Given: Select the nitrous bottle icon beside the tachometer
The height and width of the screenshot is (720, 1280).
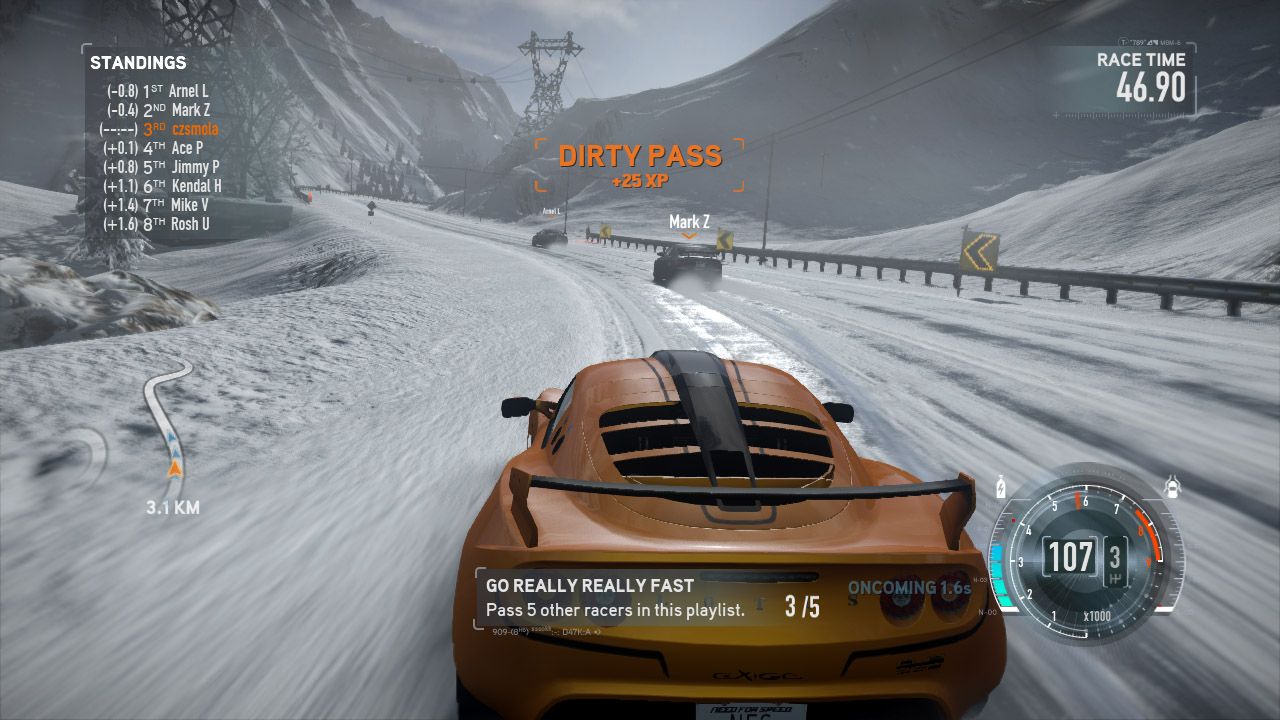Looking at the screenshot, I should tap(1000, 487).
